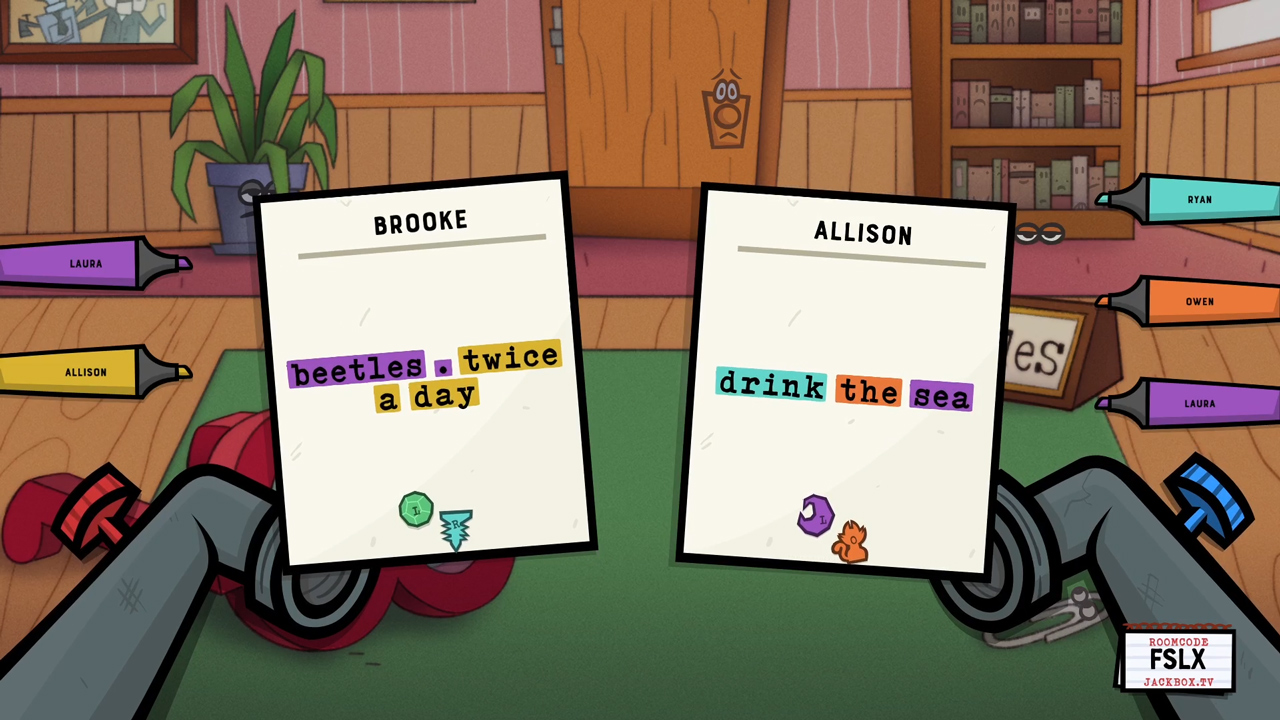Click the green gem stamp on Brooke's paper
Screen dimensions: 1280x720
click(x=416, y=509)
